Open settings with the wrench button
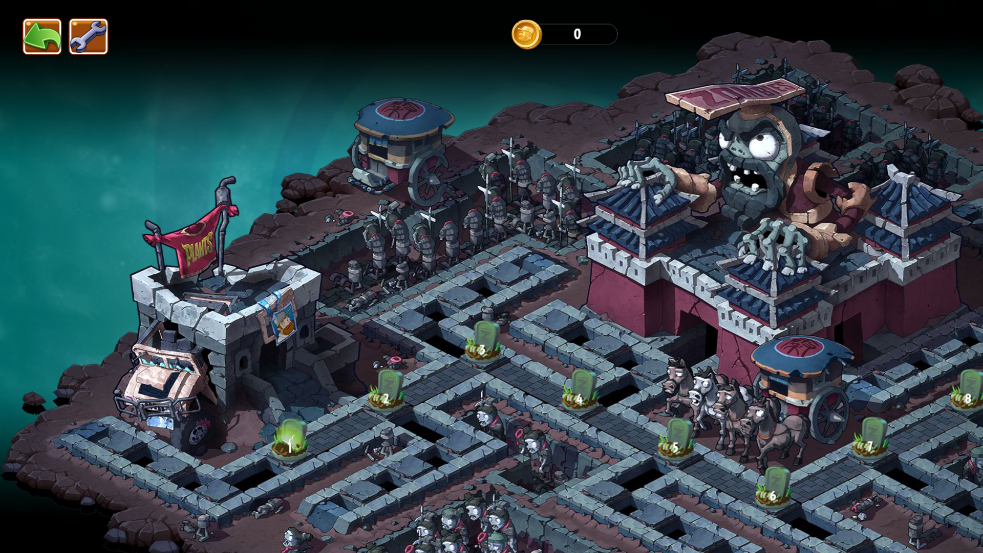The image size is (983, 553). click(88, 37)
